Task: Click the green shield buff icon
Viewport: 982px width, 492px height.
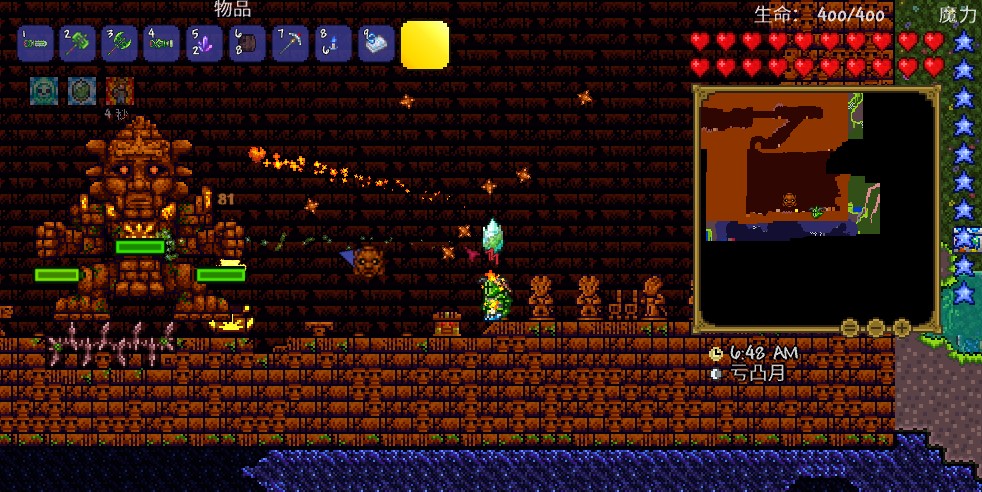Action: pyautogui.click(x=81, y=91)
